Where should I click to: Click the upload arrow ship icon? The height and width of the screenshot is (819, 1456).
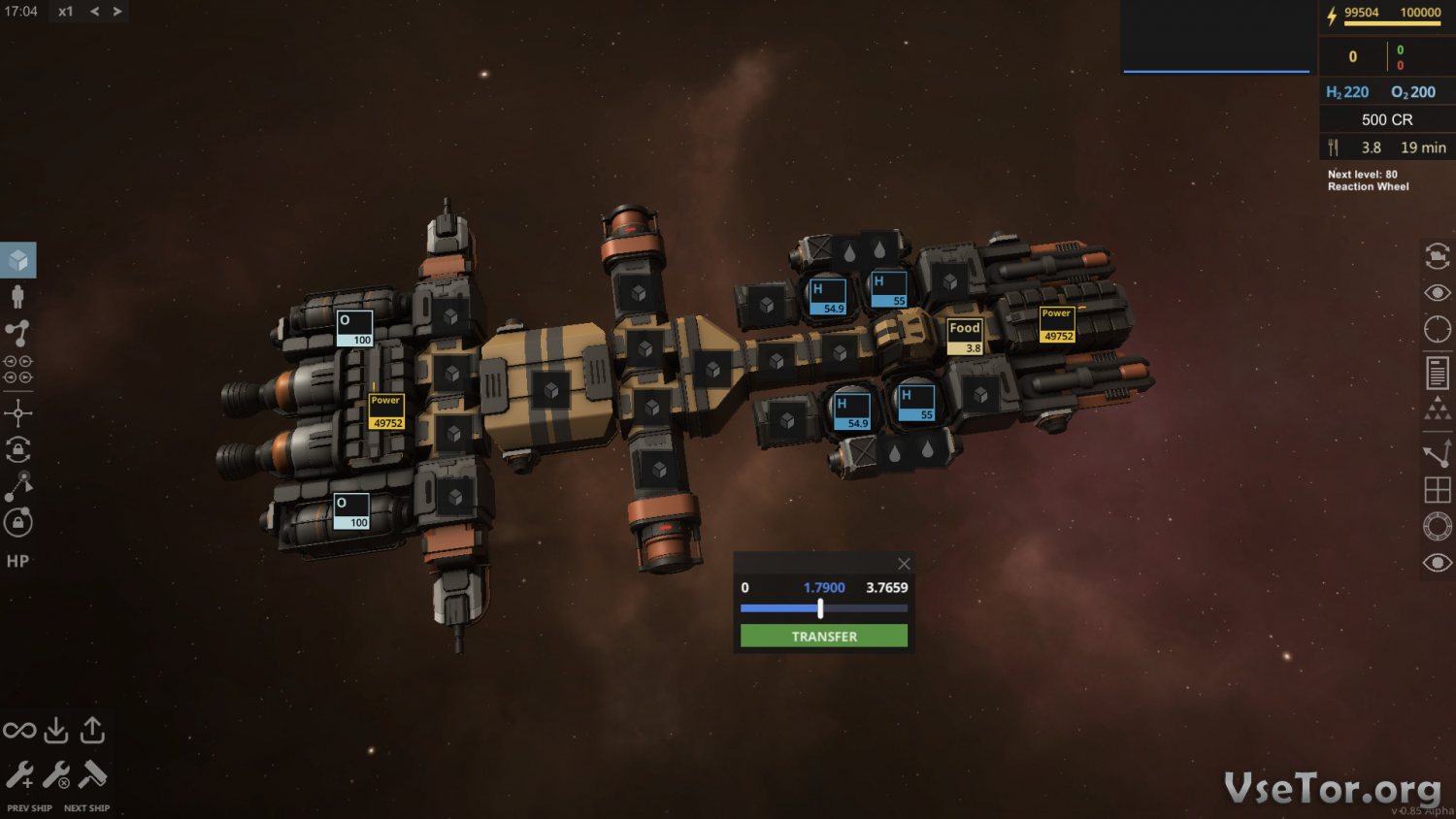pos(92,730)
